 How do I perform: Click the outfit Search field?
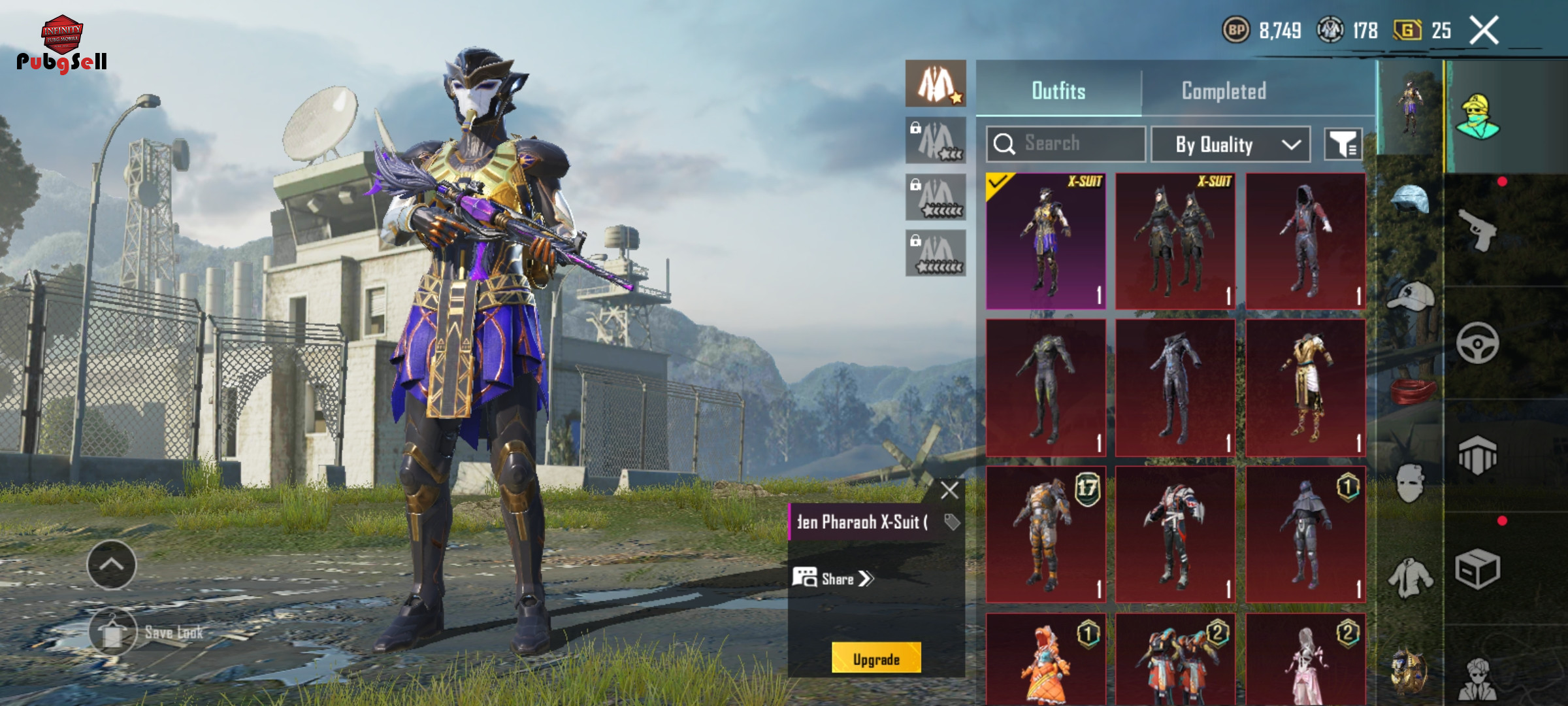[1066, 144]
